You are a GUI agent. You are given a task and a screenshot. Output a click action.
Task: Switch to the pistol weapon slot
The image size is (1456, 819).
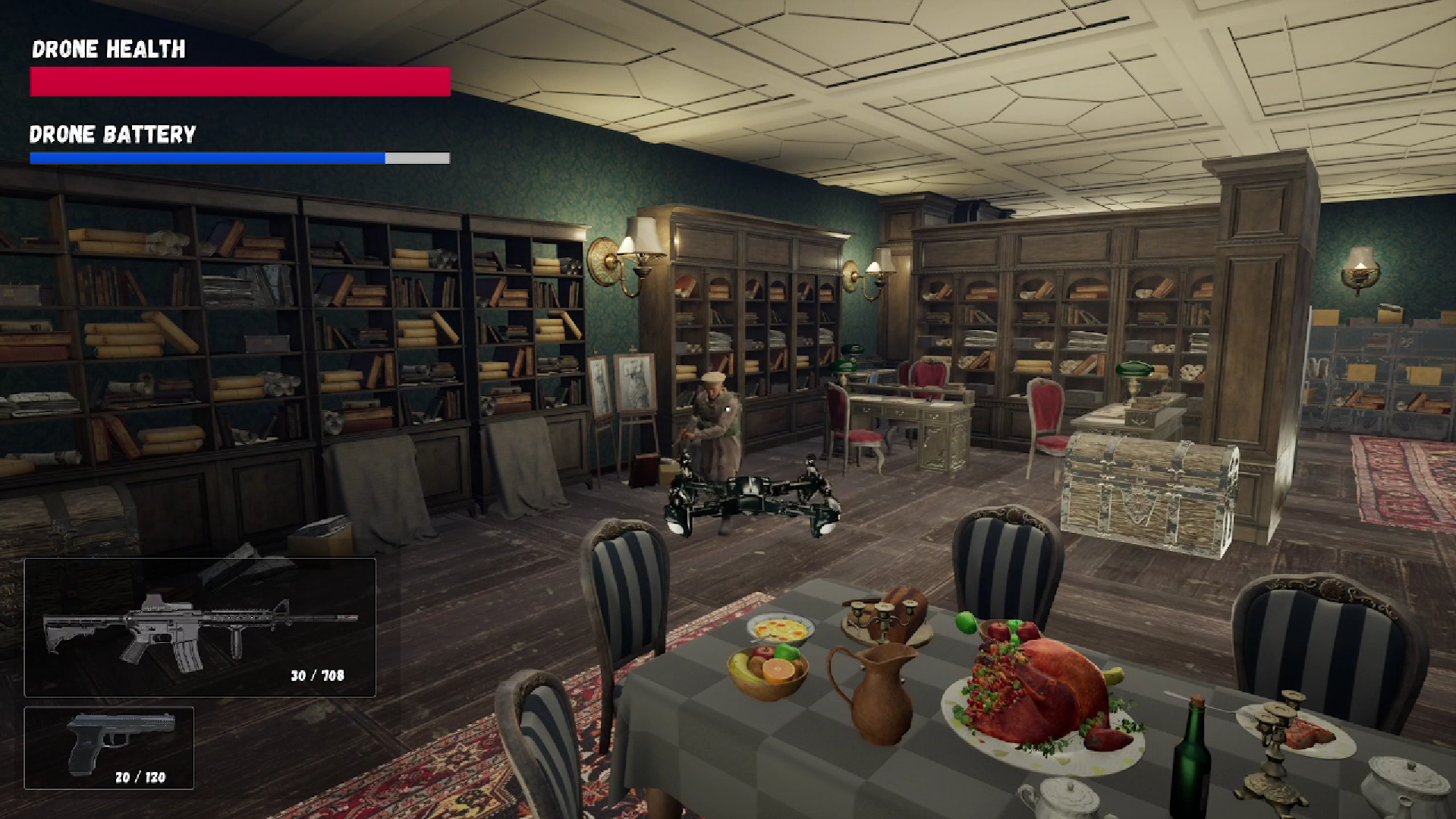click(109, 748)
